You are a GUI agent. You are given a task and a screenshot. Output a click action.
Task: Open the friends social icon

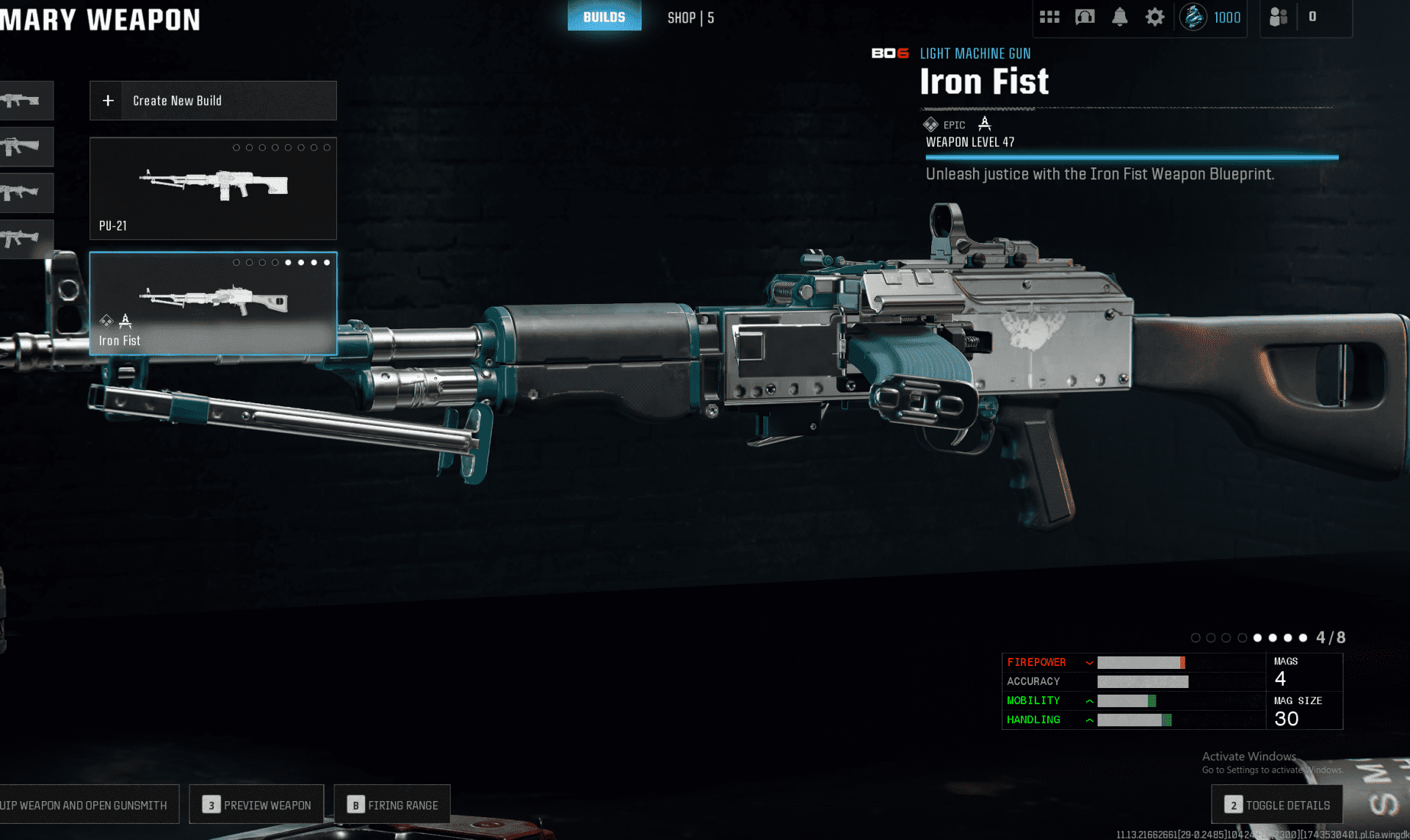pyautogui.click(x=1279, y=17)
